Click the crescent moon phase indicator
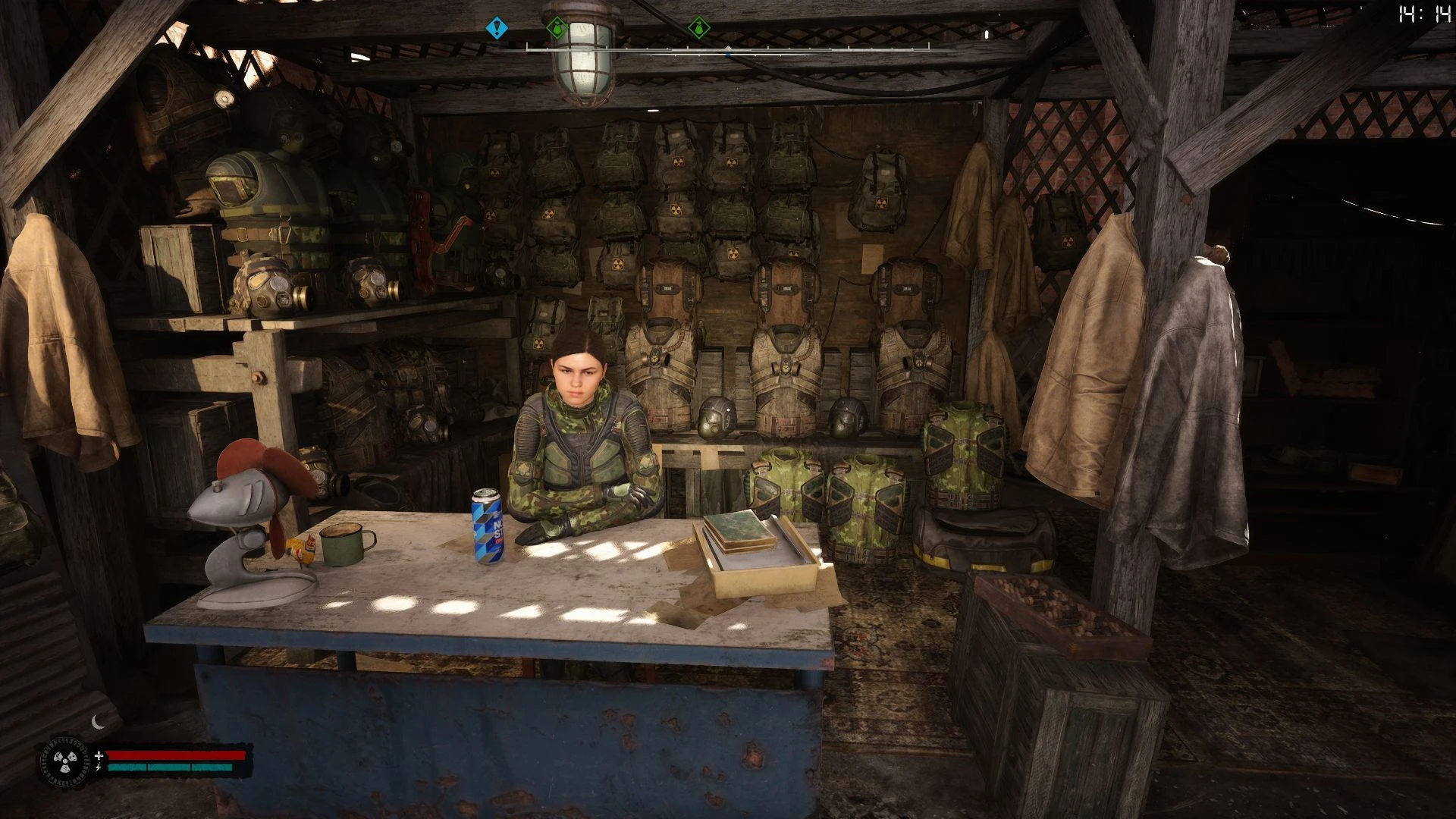The width and height of the screenshot is (1456, 819). (x=97, y=722)
